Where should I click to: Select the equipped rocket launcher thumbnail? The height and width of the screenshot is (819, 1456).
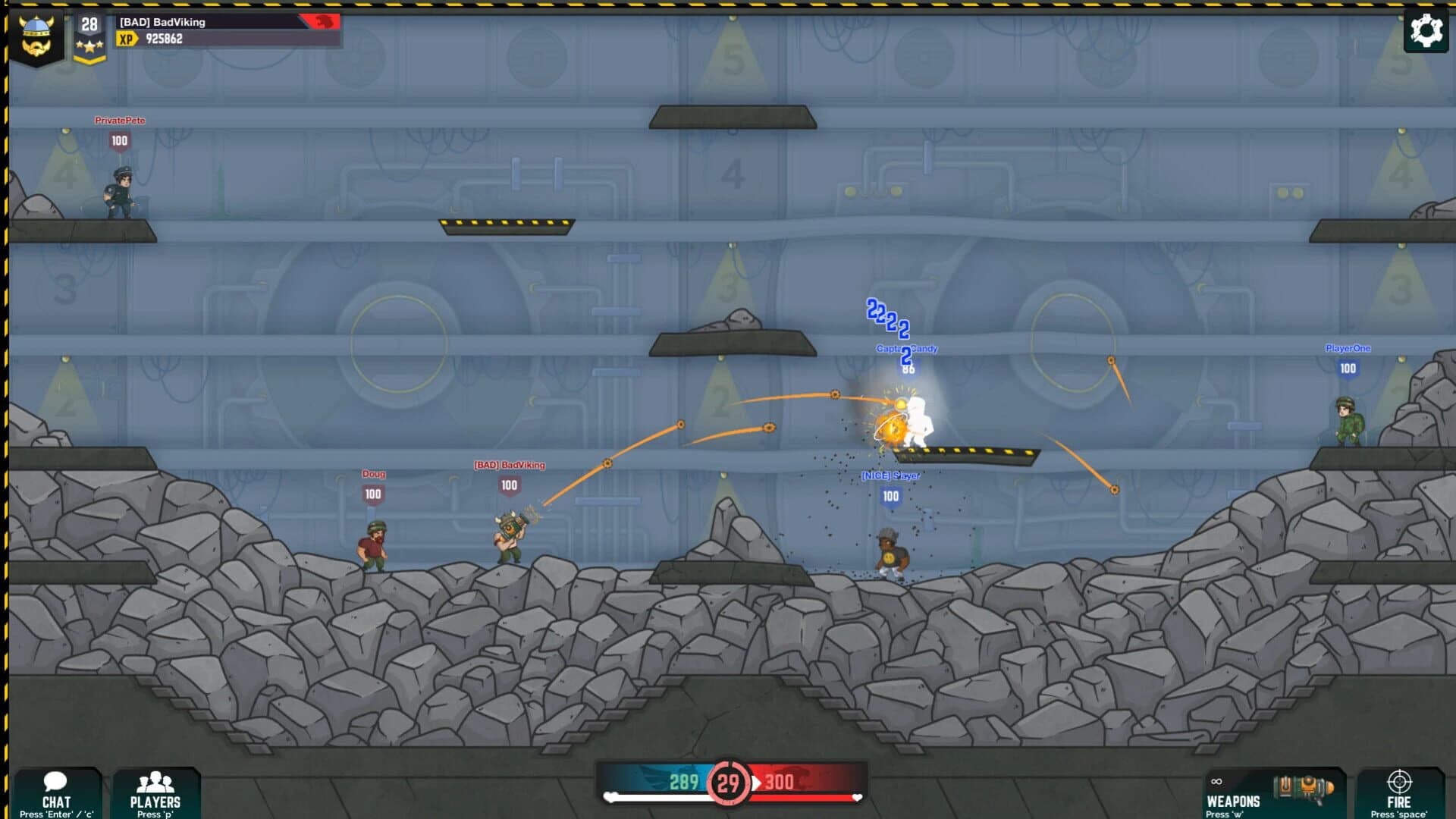click(x=1303, y=786)
